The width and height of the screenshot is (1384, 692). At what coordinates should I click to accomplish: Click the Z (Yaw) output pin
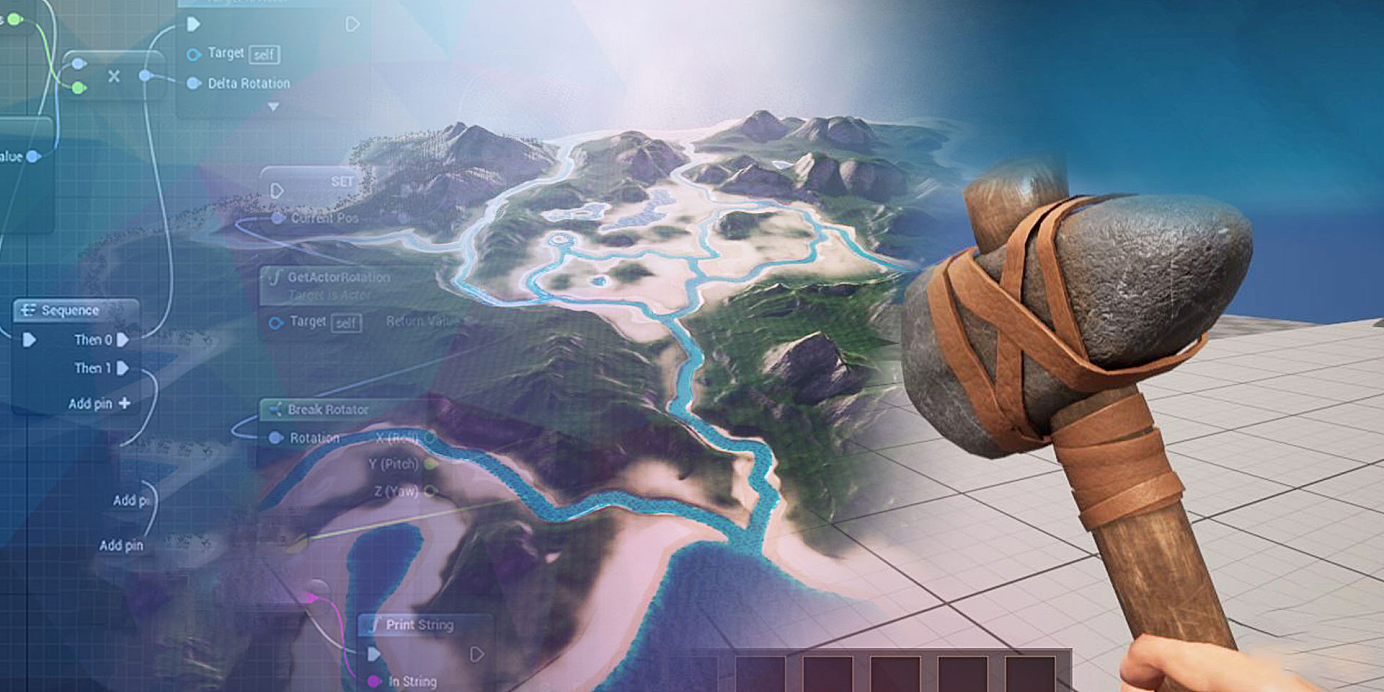click(x=431, y=491)
